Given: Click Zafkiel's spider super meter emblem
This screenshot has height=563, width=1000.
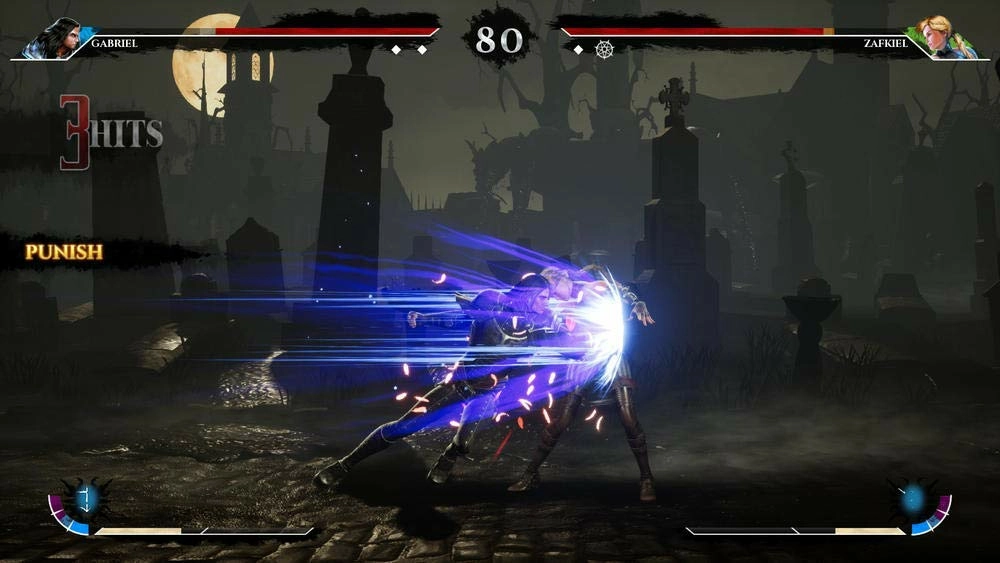Looking at the screenshot, I should 912,498.
